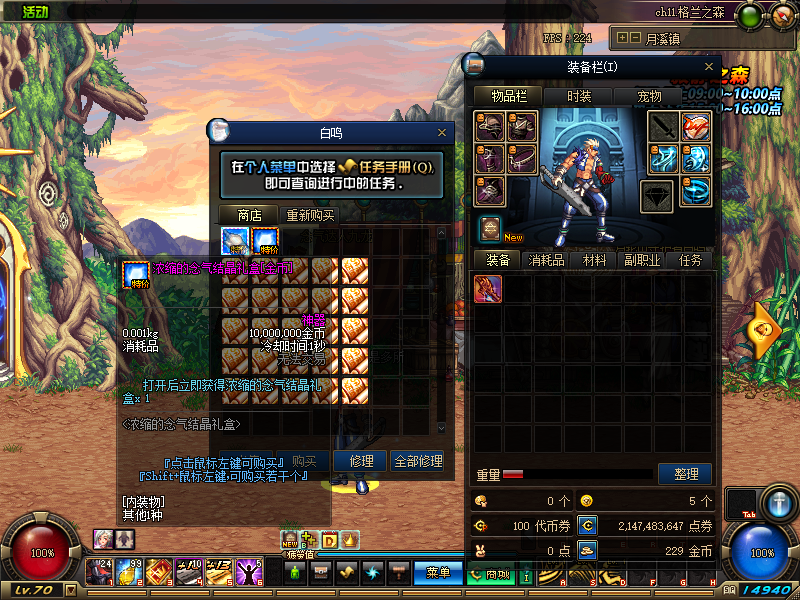Close the 装备栏 inventory window
The image size is (800, 600).
[x=708, y=67]
